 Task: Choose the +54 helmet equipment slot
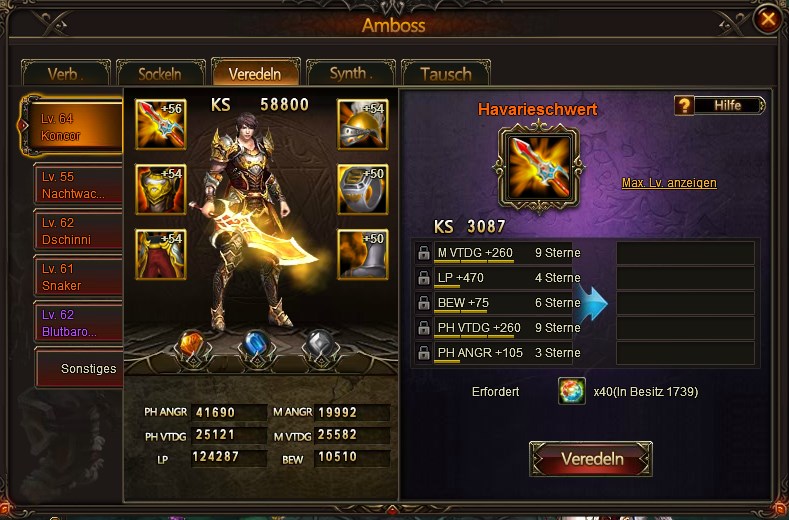(x=362, y=124)
